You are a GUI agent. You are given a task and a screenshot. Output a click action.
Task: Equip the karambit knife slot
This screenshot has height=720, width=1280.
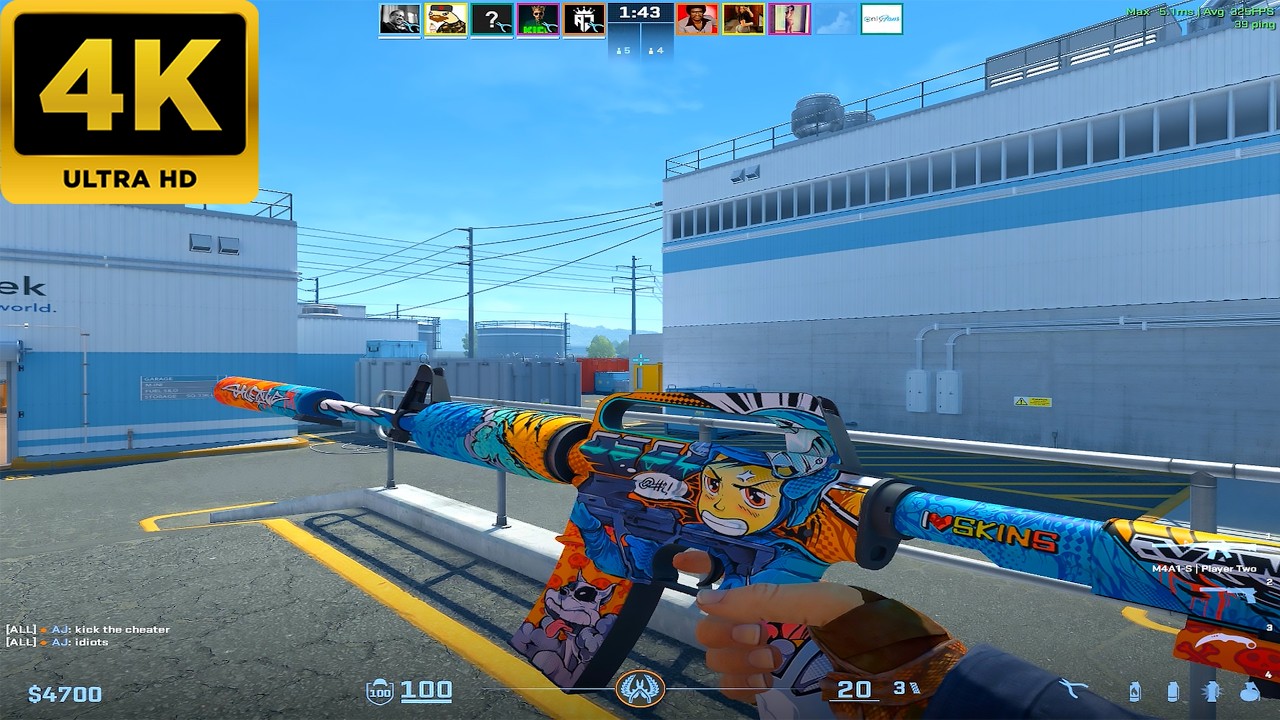tap(1227, 642)
